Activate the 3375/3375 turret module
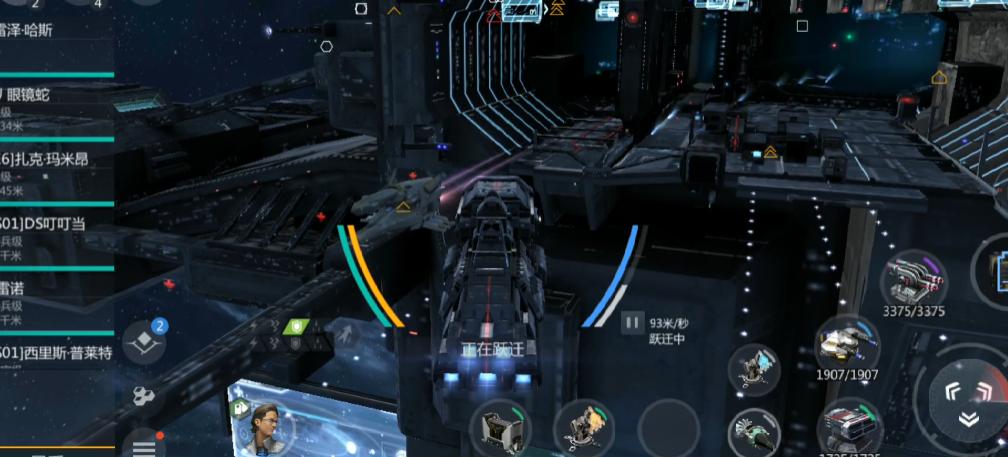1008x457 pixels. (913, 277)
